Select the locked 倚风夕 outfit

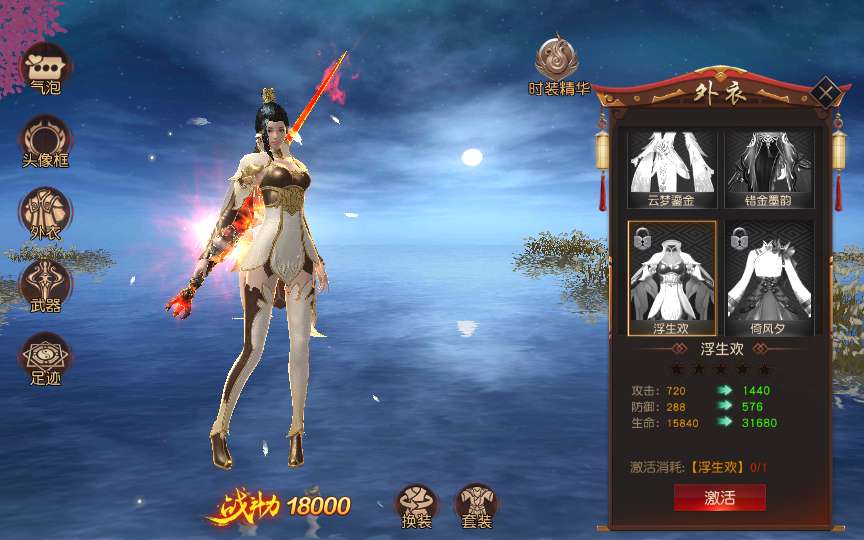(x=768, y=277)
